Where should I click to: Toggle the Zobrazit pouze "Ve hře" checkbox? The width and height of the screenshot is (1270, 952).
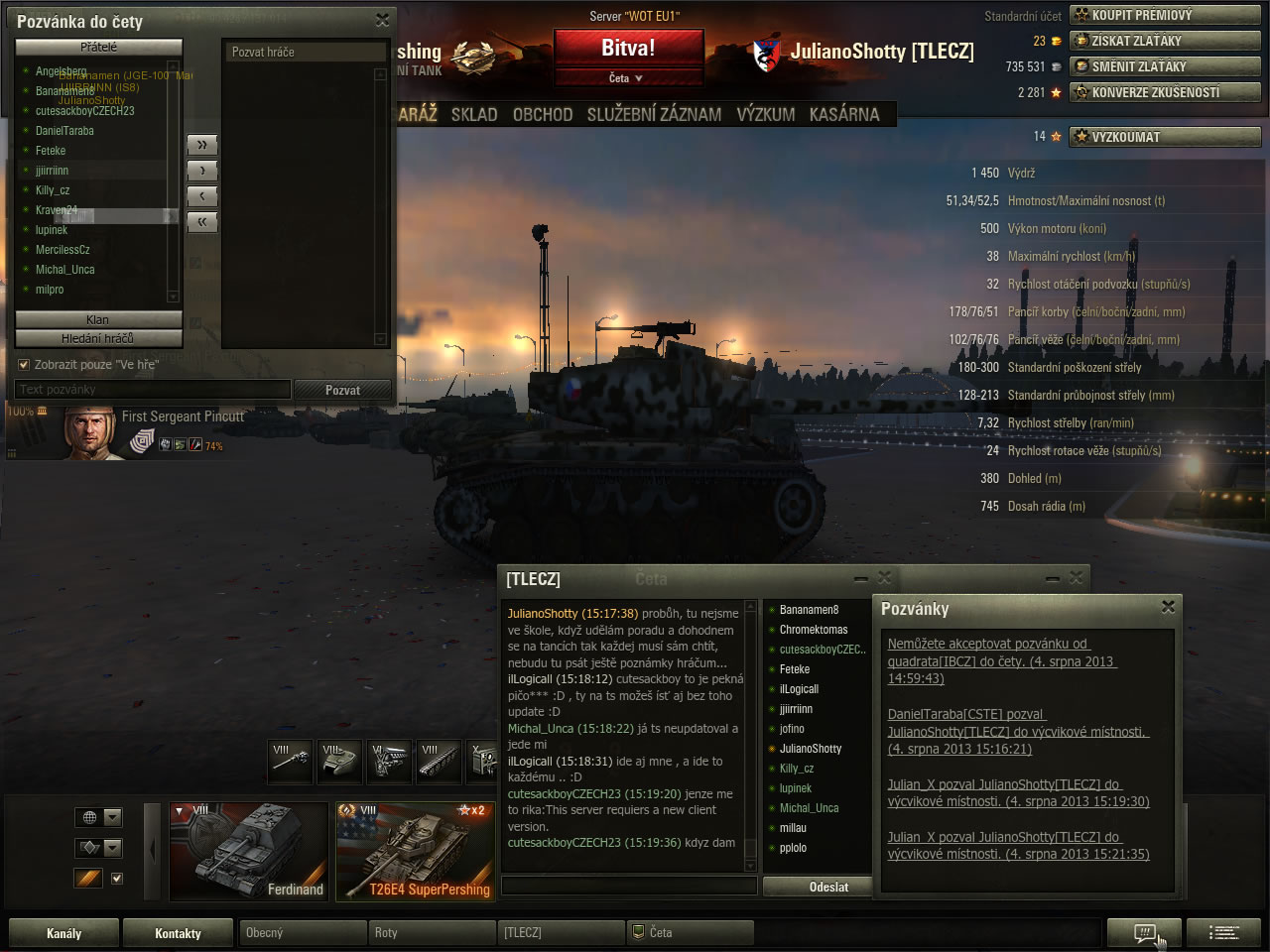click(25, 365)
